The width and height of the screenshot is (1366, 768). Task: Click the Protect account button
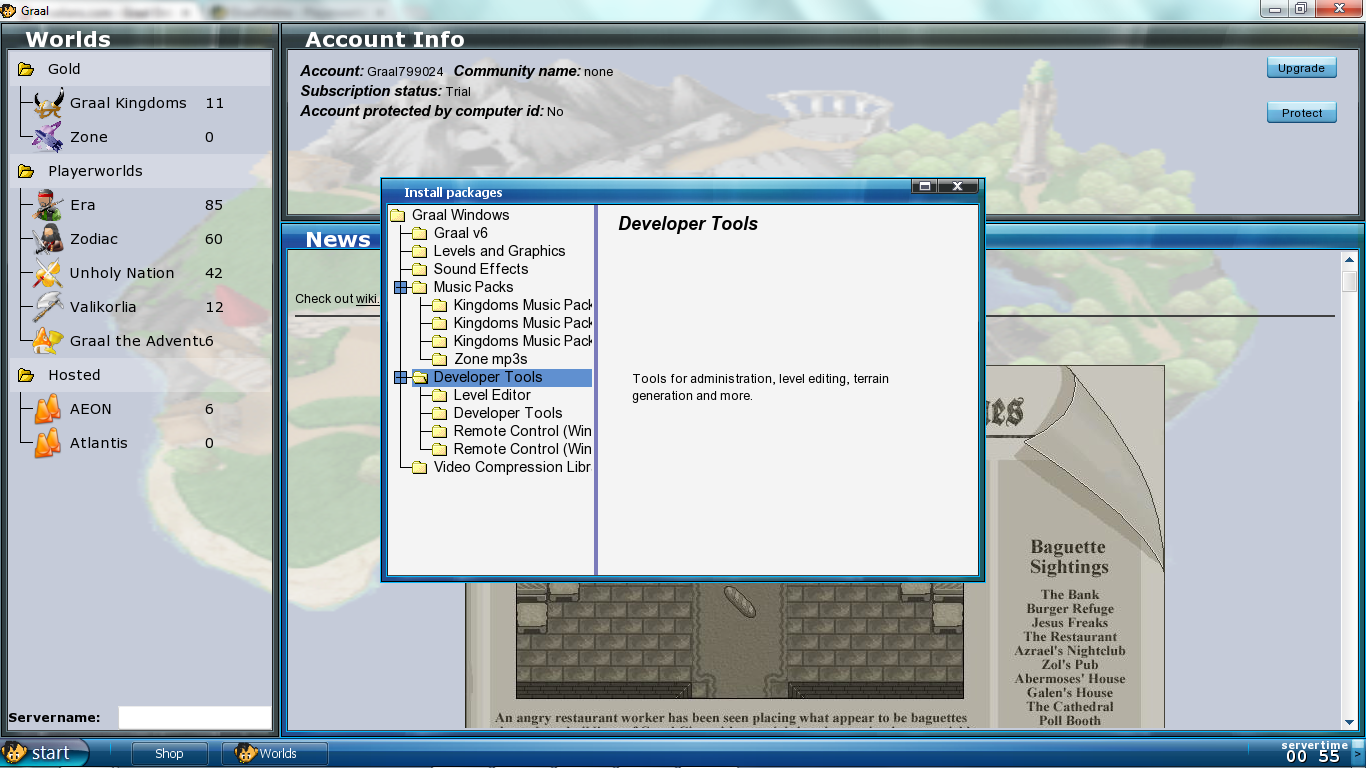[1301, 113]
